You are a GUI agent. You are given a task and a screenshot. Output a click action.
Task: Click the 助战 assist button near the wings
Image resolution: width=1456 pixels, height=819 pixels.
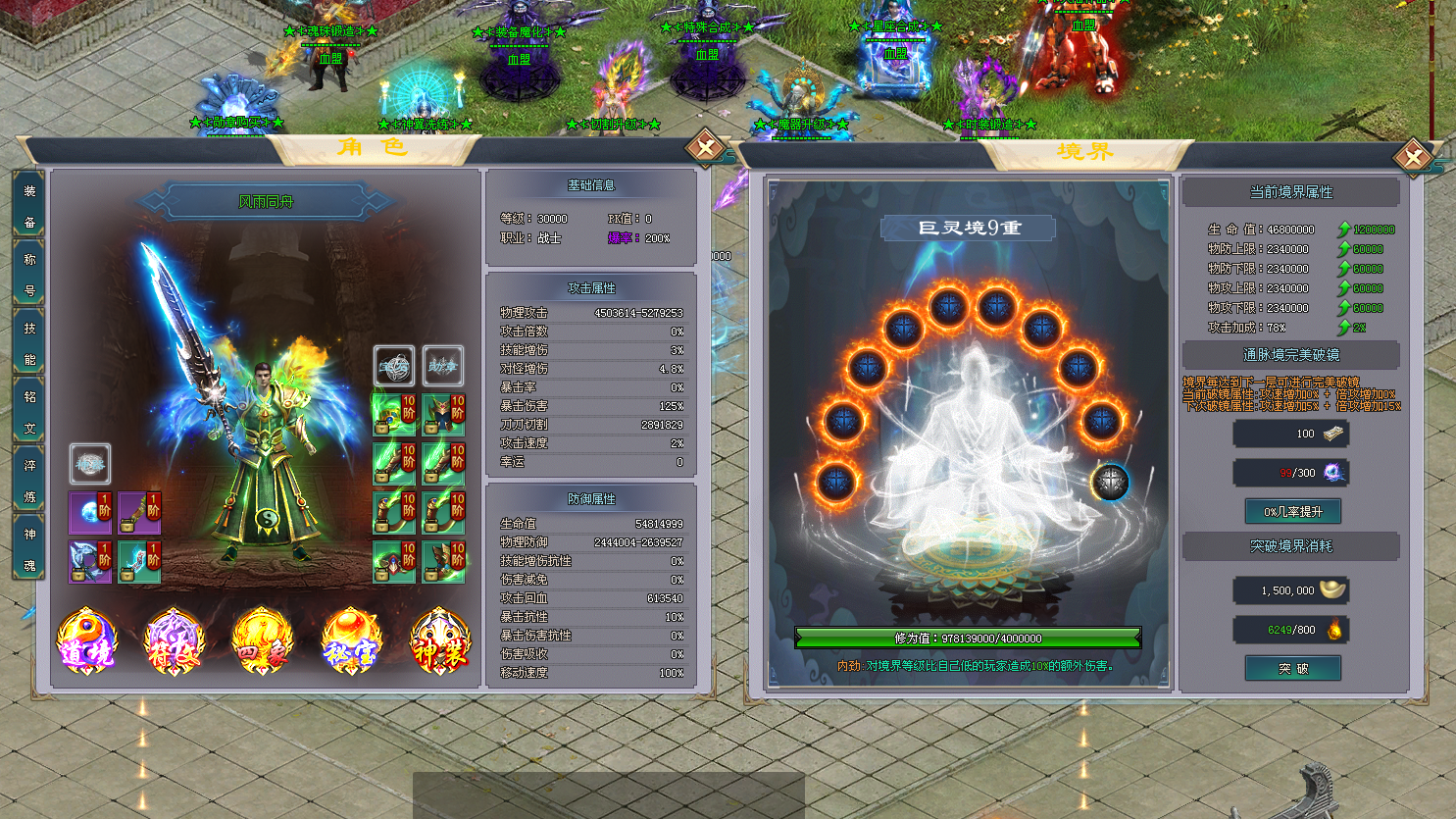click(443, 365)
